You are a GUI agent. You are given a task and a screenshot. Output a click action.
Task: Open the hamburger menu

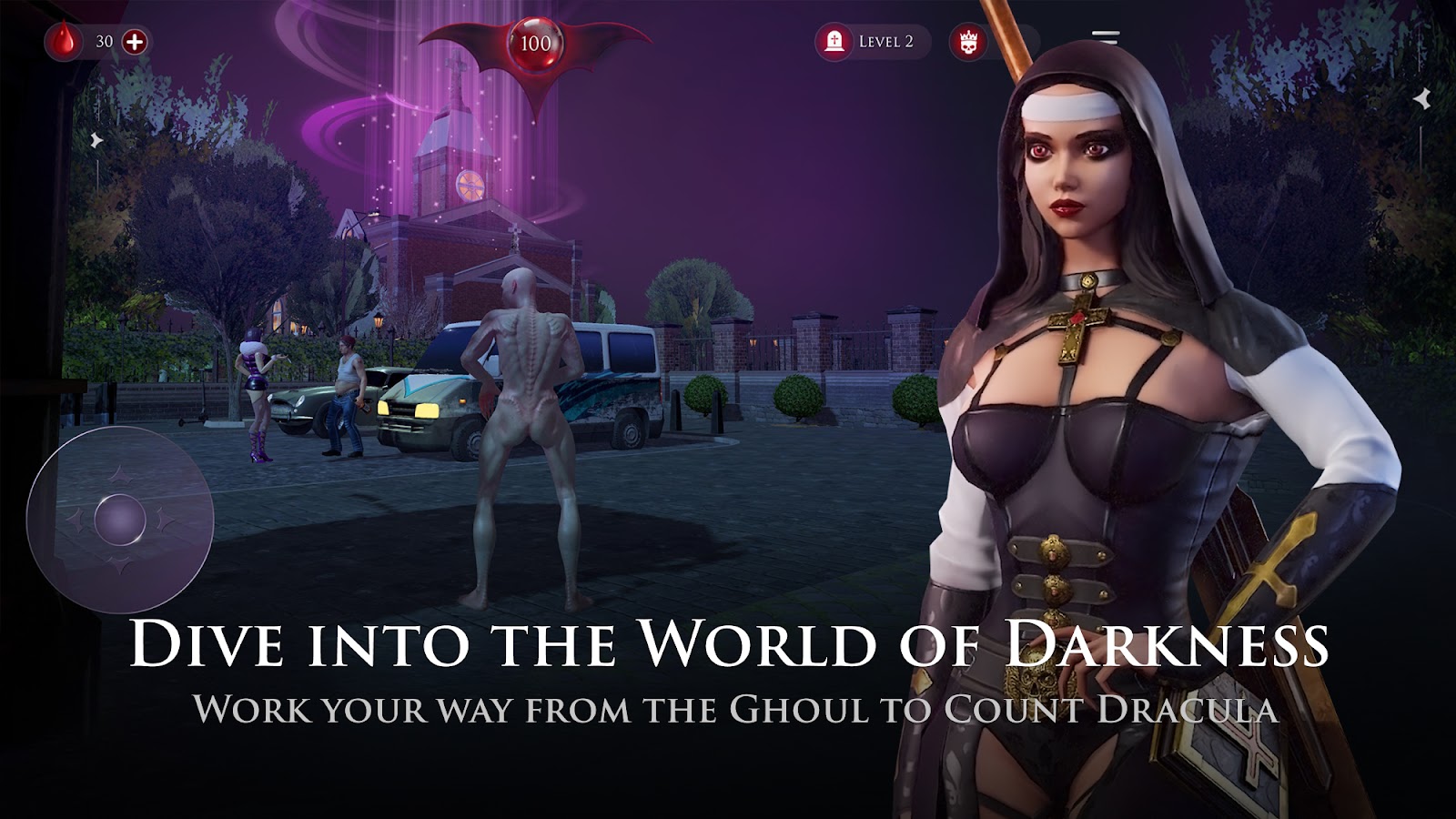[x=1105, y=39]
